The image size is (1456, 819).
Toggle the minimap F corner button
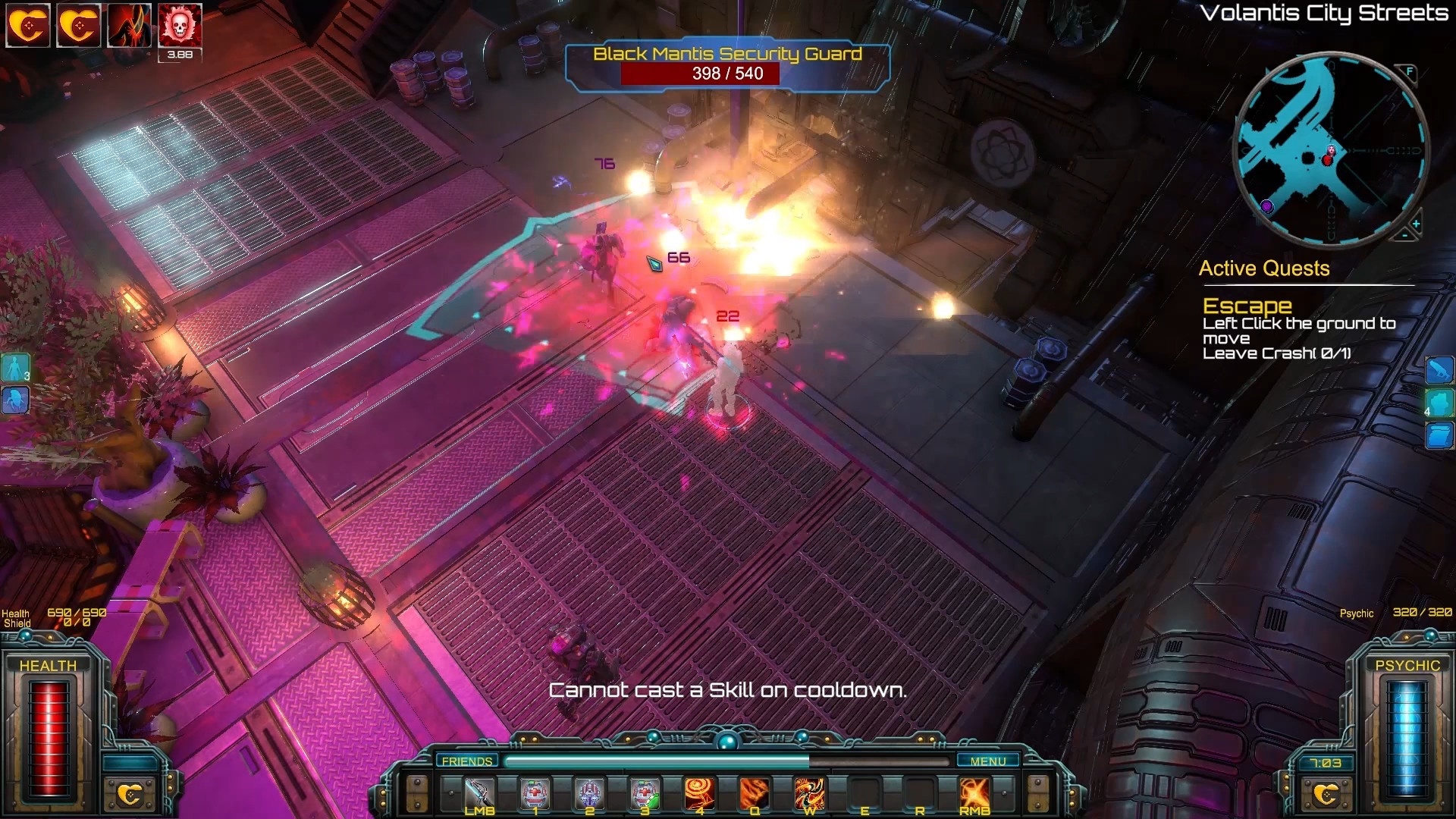(x=1410, y=72)
